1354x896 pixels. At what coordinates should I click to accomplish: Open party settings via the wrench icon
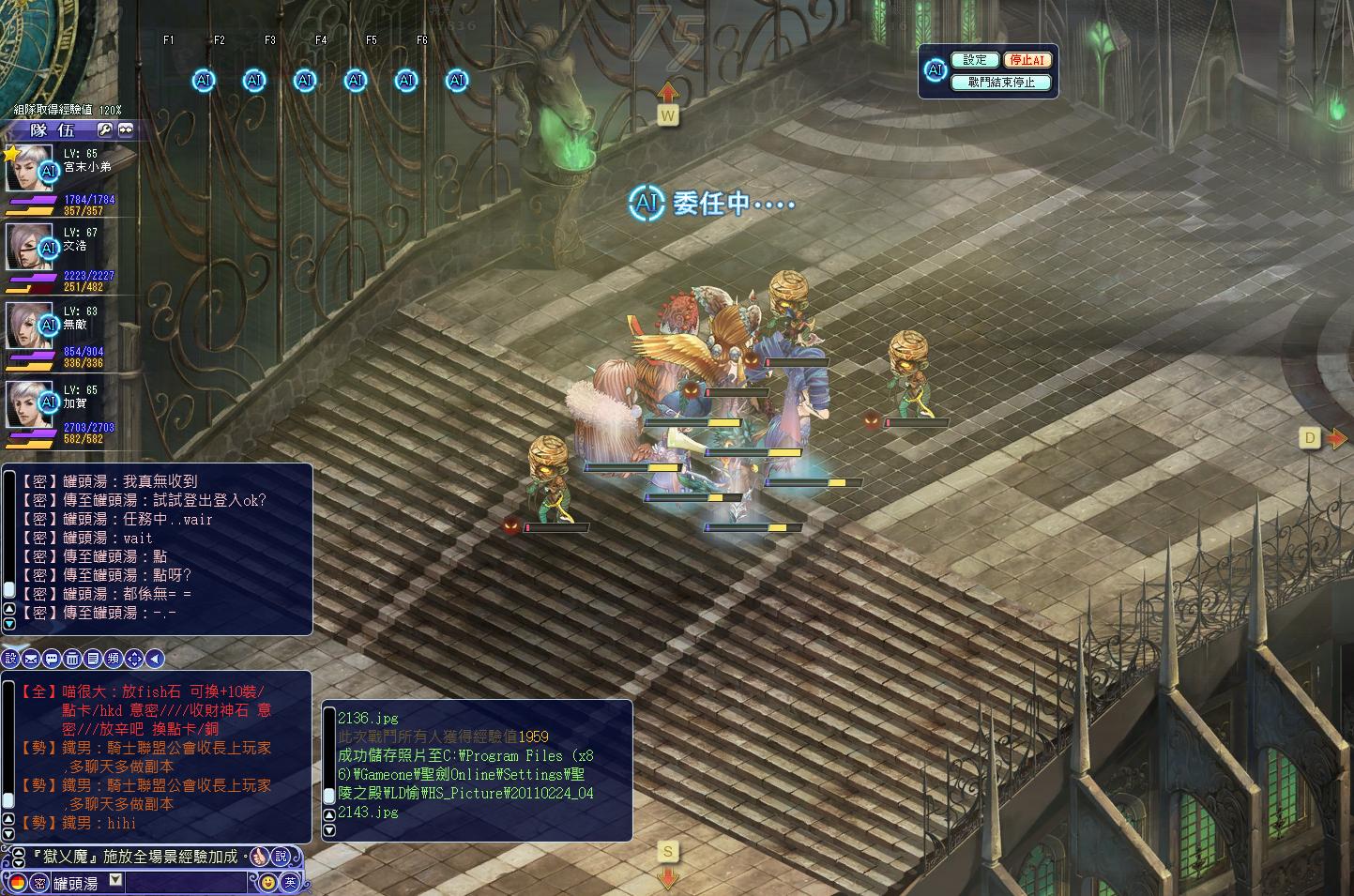pos(105,129)
